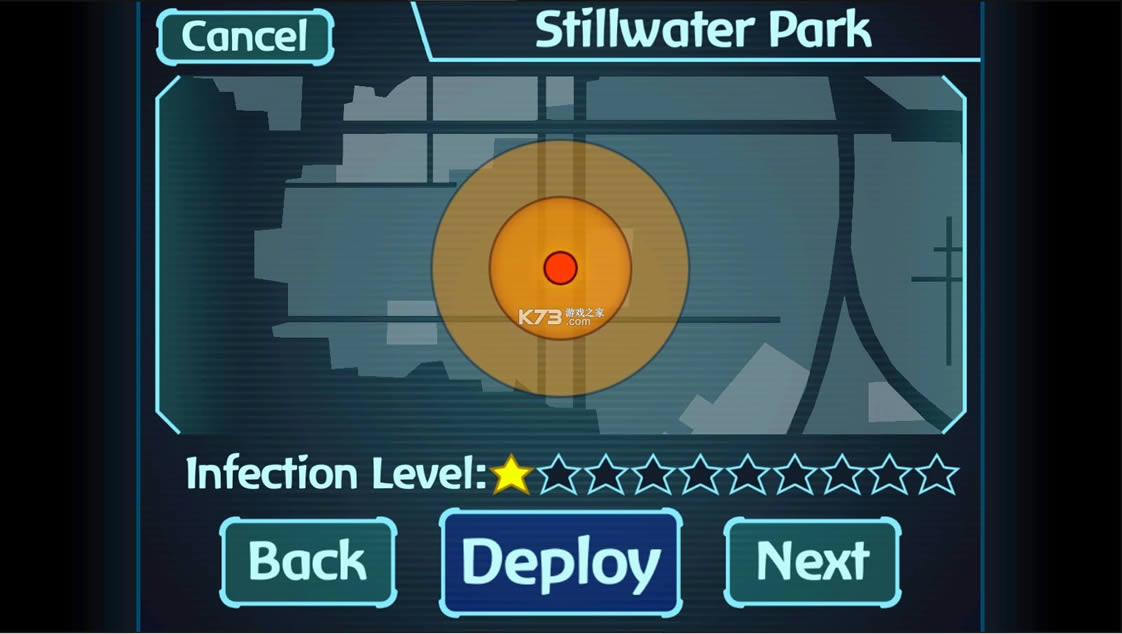Show the next location

click(x=812, y=561)
